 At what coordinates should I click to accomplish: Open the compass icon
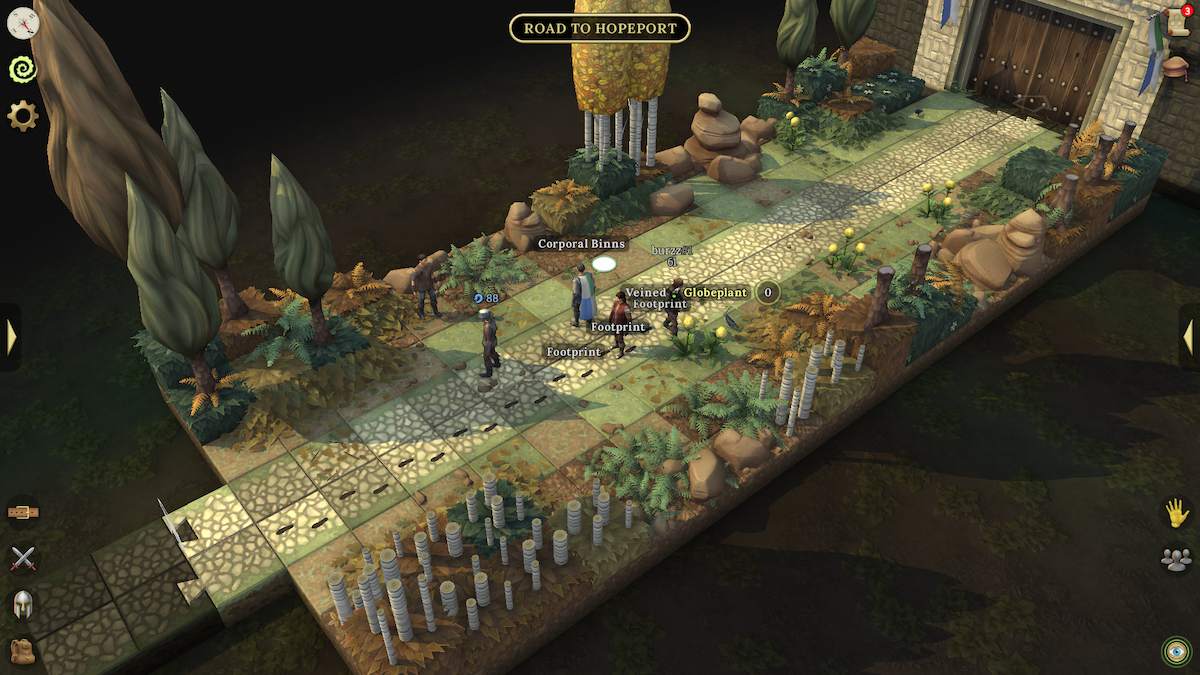[22, 22]
